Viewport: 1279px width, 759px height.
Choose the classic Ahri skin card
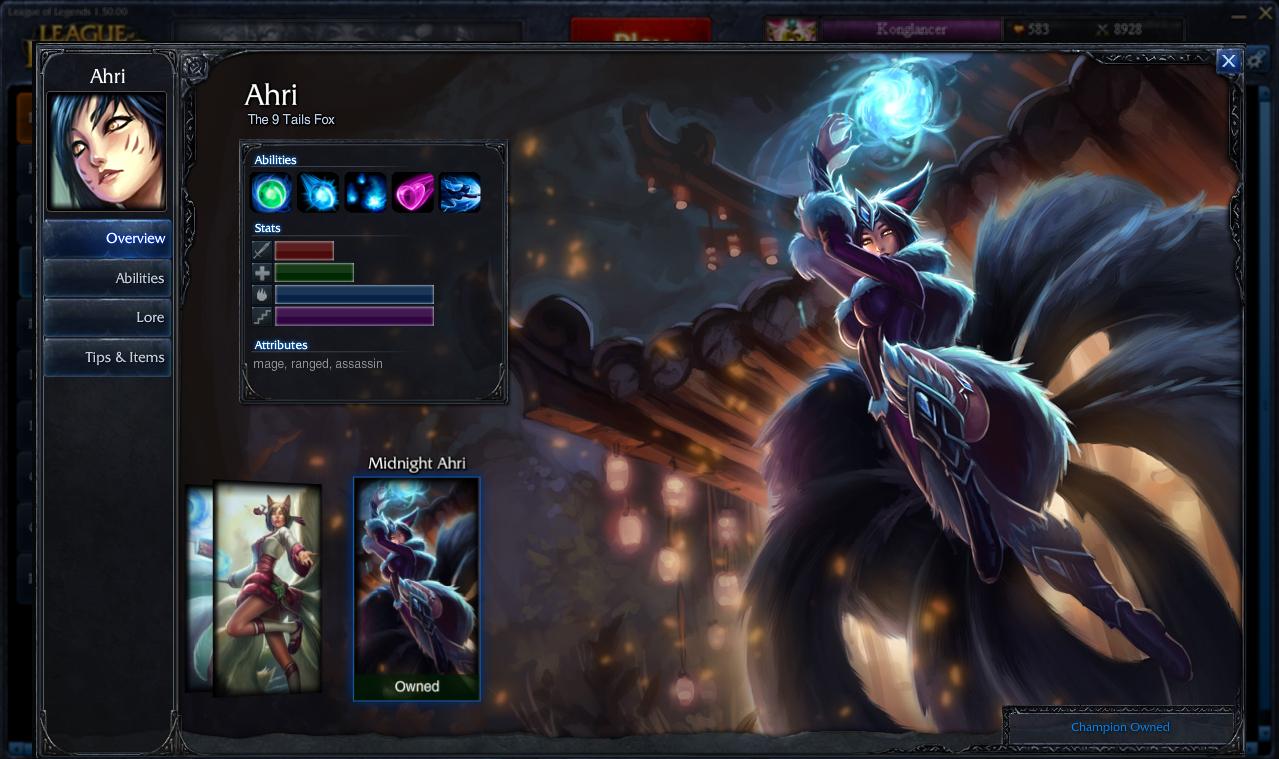[x=267, y=587]
